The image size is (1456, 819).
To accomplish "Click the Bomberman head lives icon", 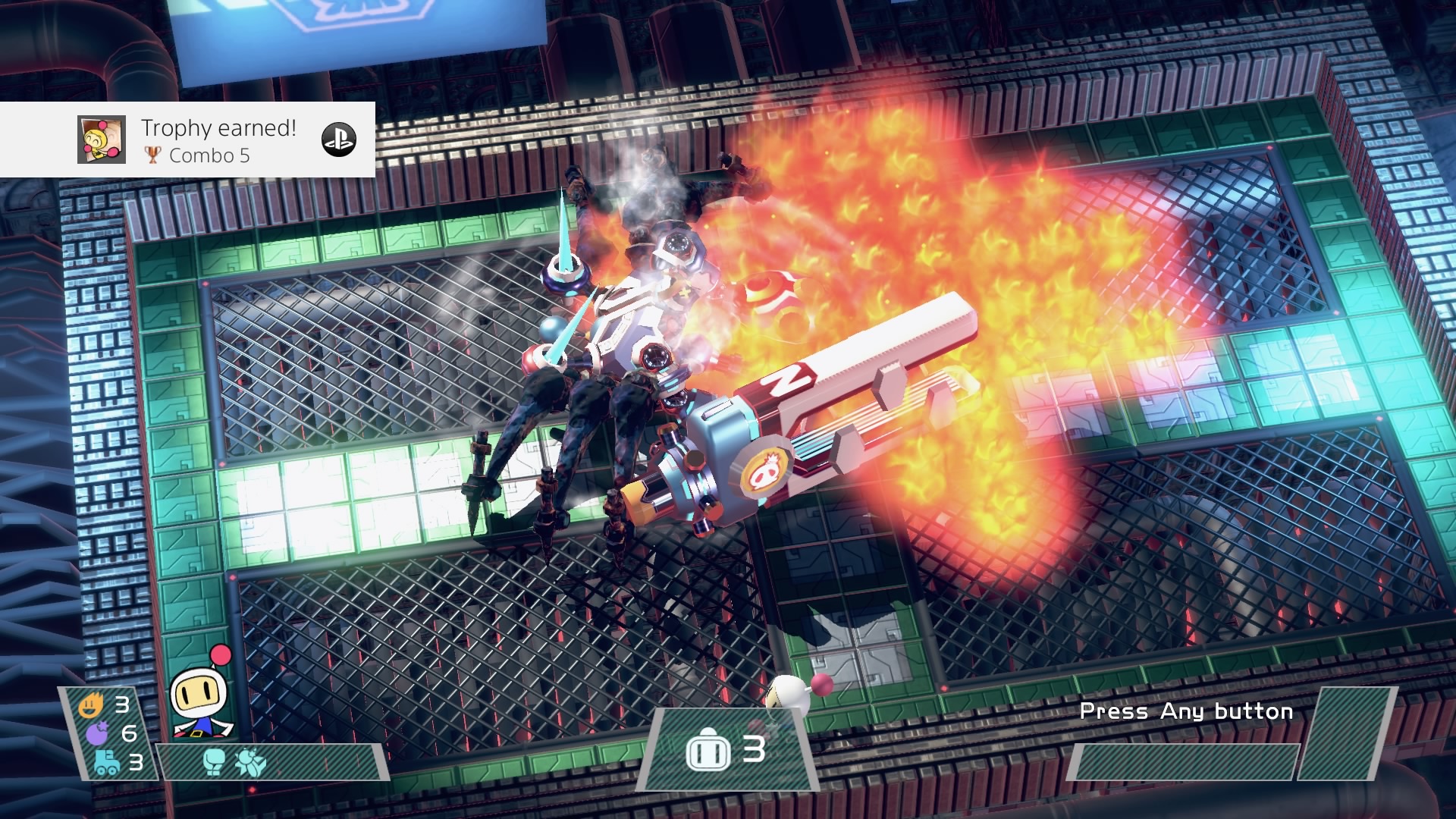I will (x=708, y=751).
